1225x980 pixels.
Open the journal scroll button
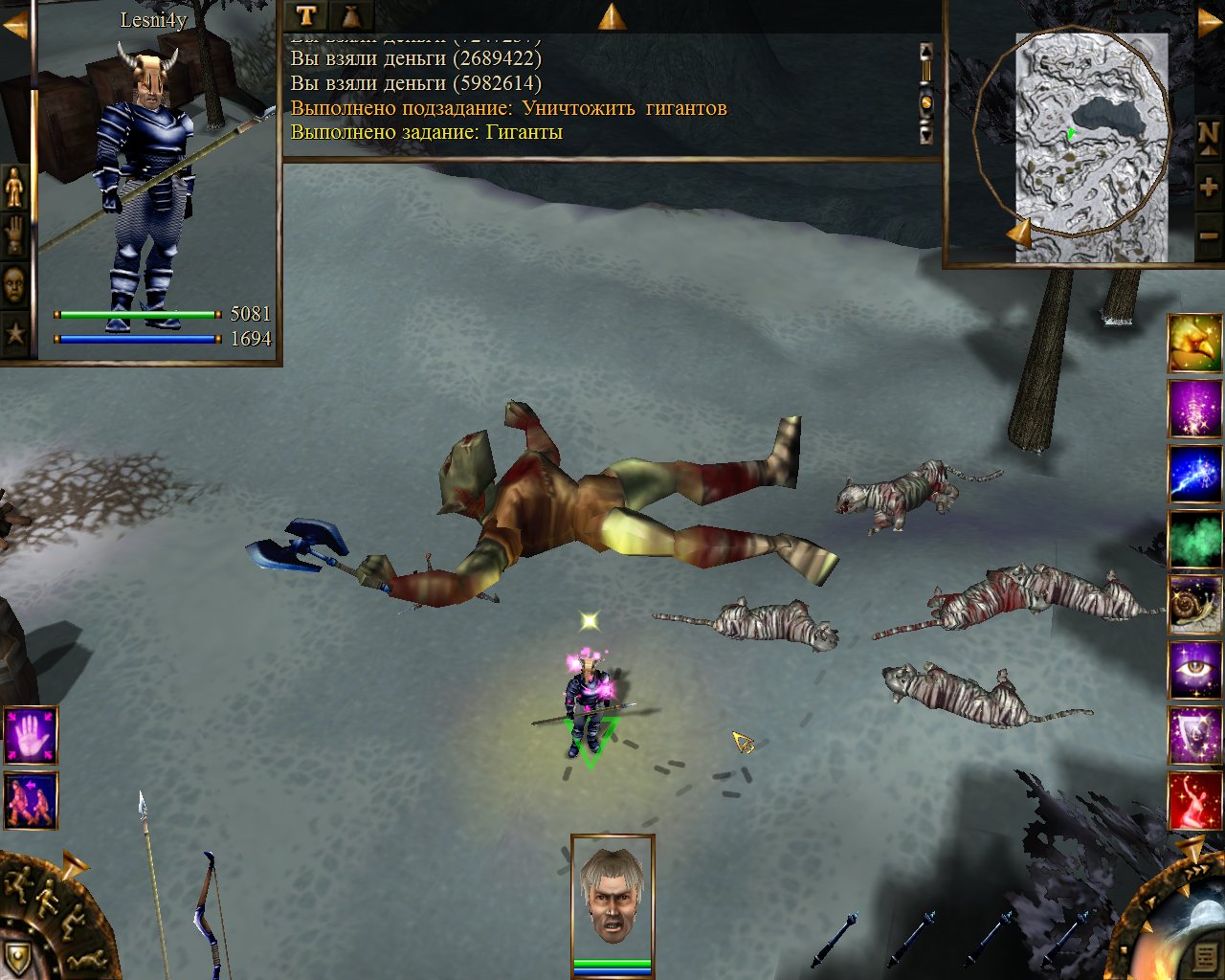1206,955
